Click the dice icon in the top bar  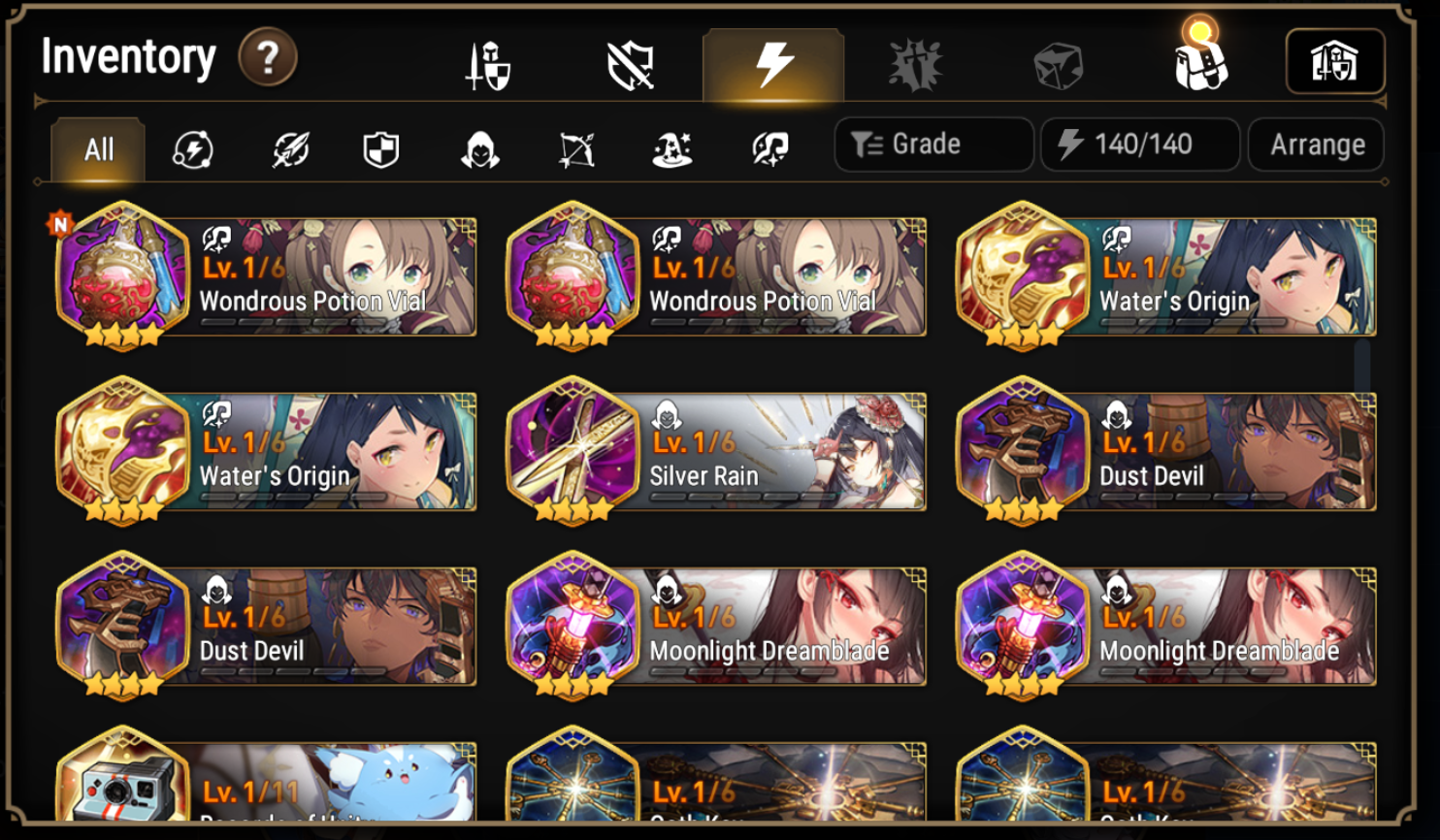pyautogui.click(x=1060, y=62)
